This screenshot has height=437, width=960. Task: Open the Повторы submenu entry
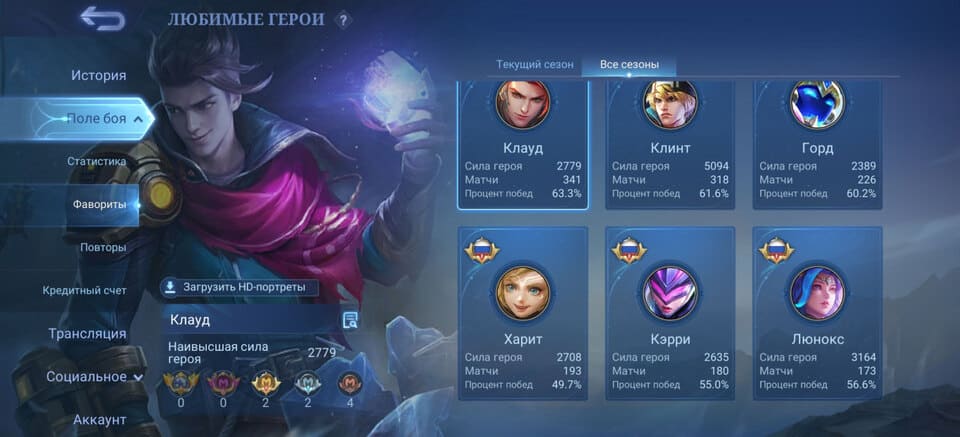(103, 247)
